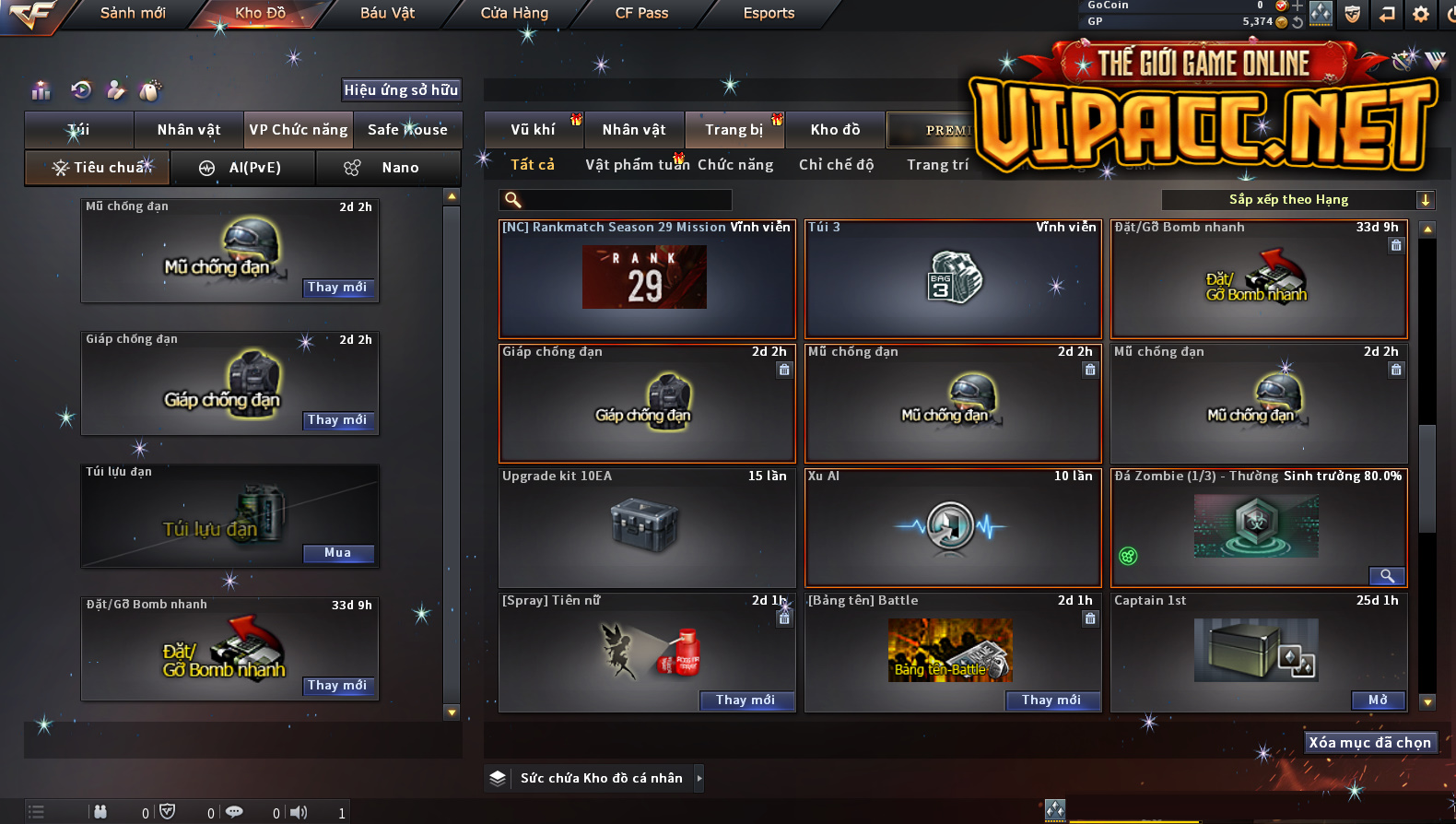1456x824 pixels.
Task: Select the Nhân vật equipment tab on left panel
Action: [189, 130]
